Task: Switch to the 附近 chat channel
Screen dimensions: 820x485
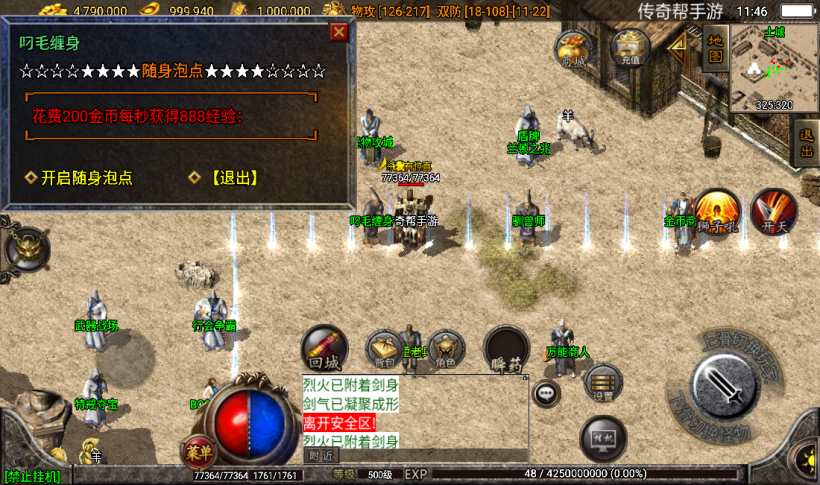Action: click(321, 455)
